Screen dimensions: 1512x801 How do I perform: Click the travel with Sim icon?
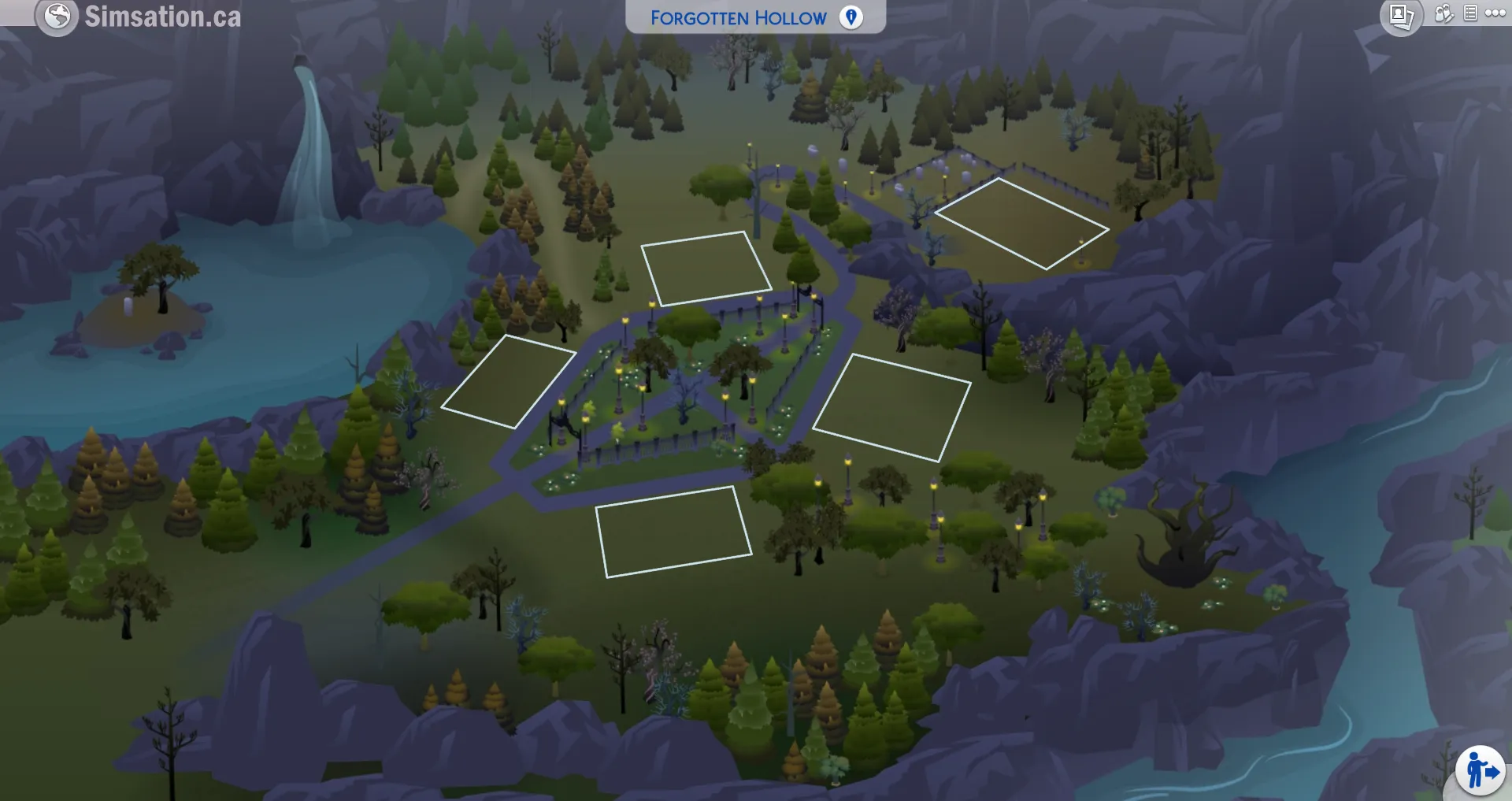[x=1482, y=769]
